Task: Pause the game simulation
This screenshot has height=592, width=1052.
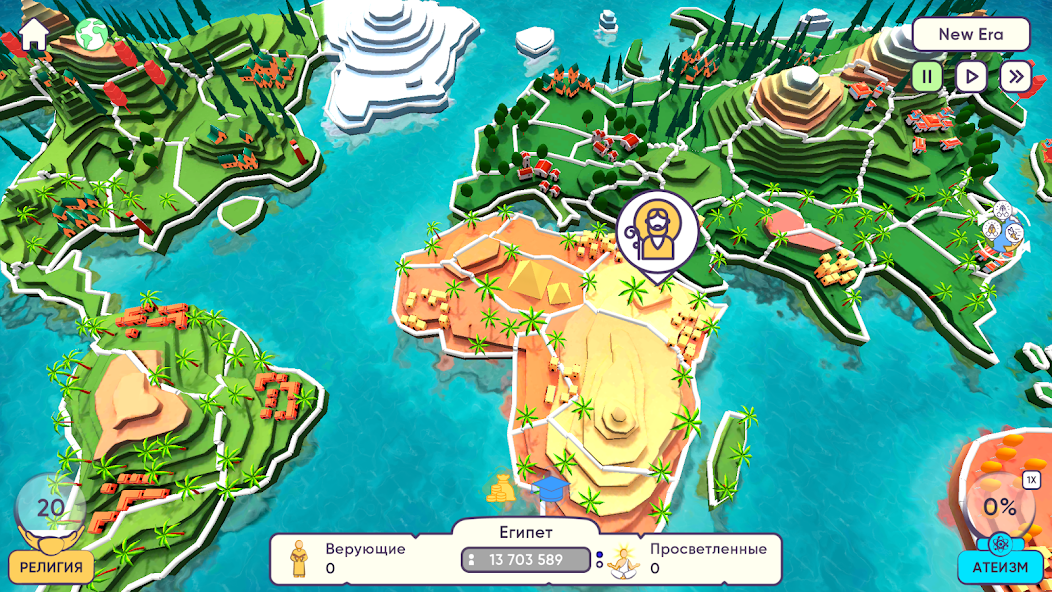Action: click(927, 76)
